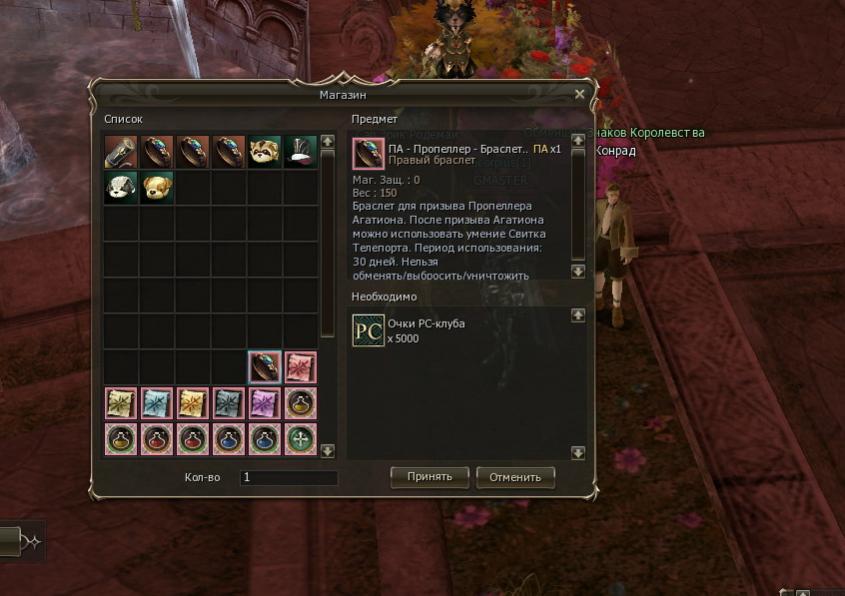Viewport: 845px width, 596px height.
Task: Select the black top hat item
Action: point(300,152)
